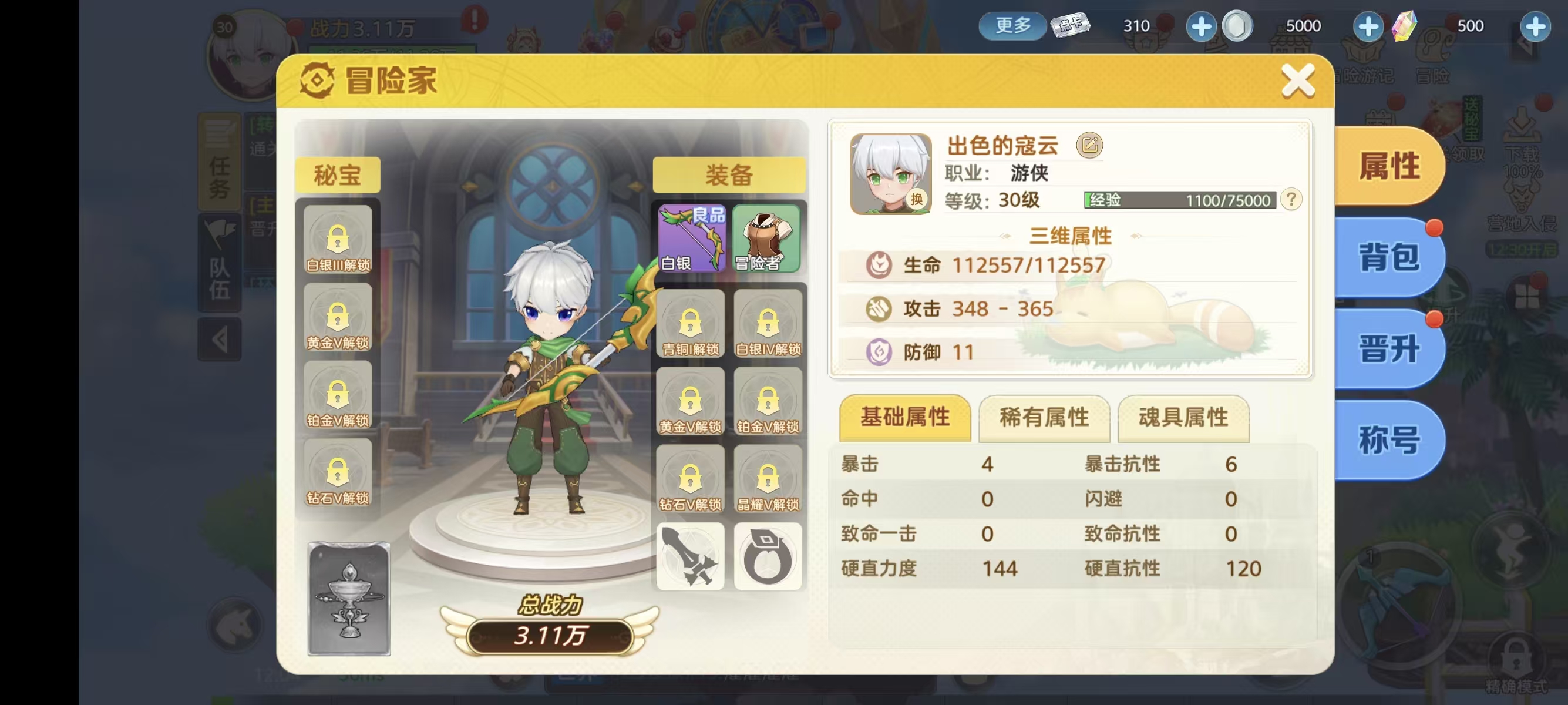Click the pencil icon to edit character name
The image size is (1568, 705).
[1090, 145]
